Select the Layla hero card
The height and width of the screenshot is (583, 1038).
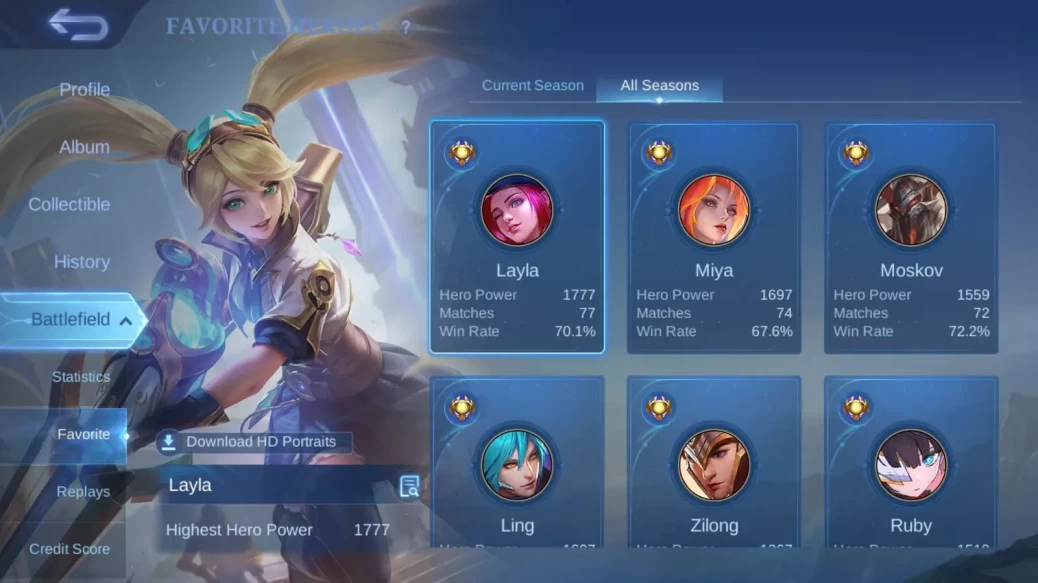coord(517,237)
